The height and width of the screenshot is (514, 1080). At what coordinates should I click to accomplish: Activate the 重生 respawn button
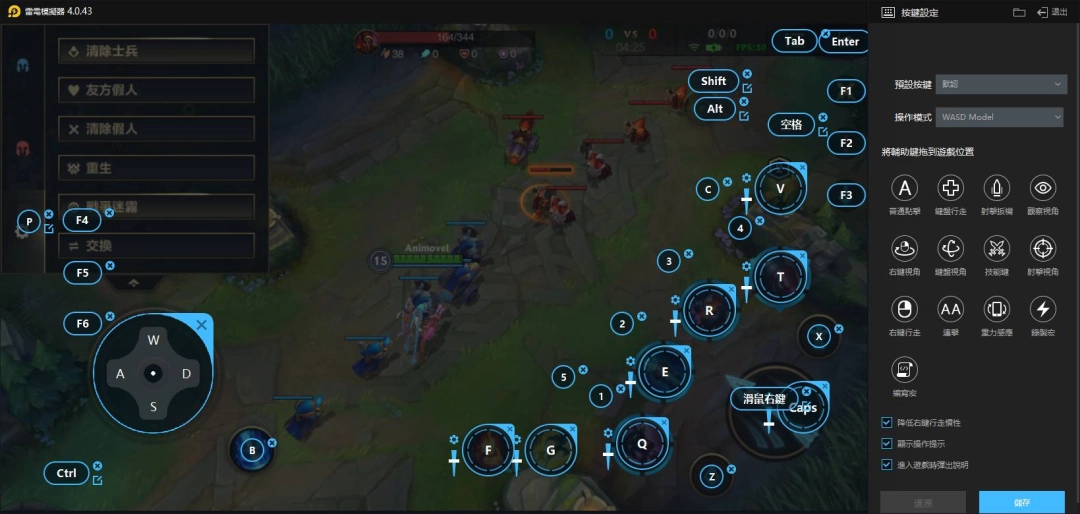click(x=156, y=168)
